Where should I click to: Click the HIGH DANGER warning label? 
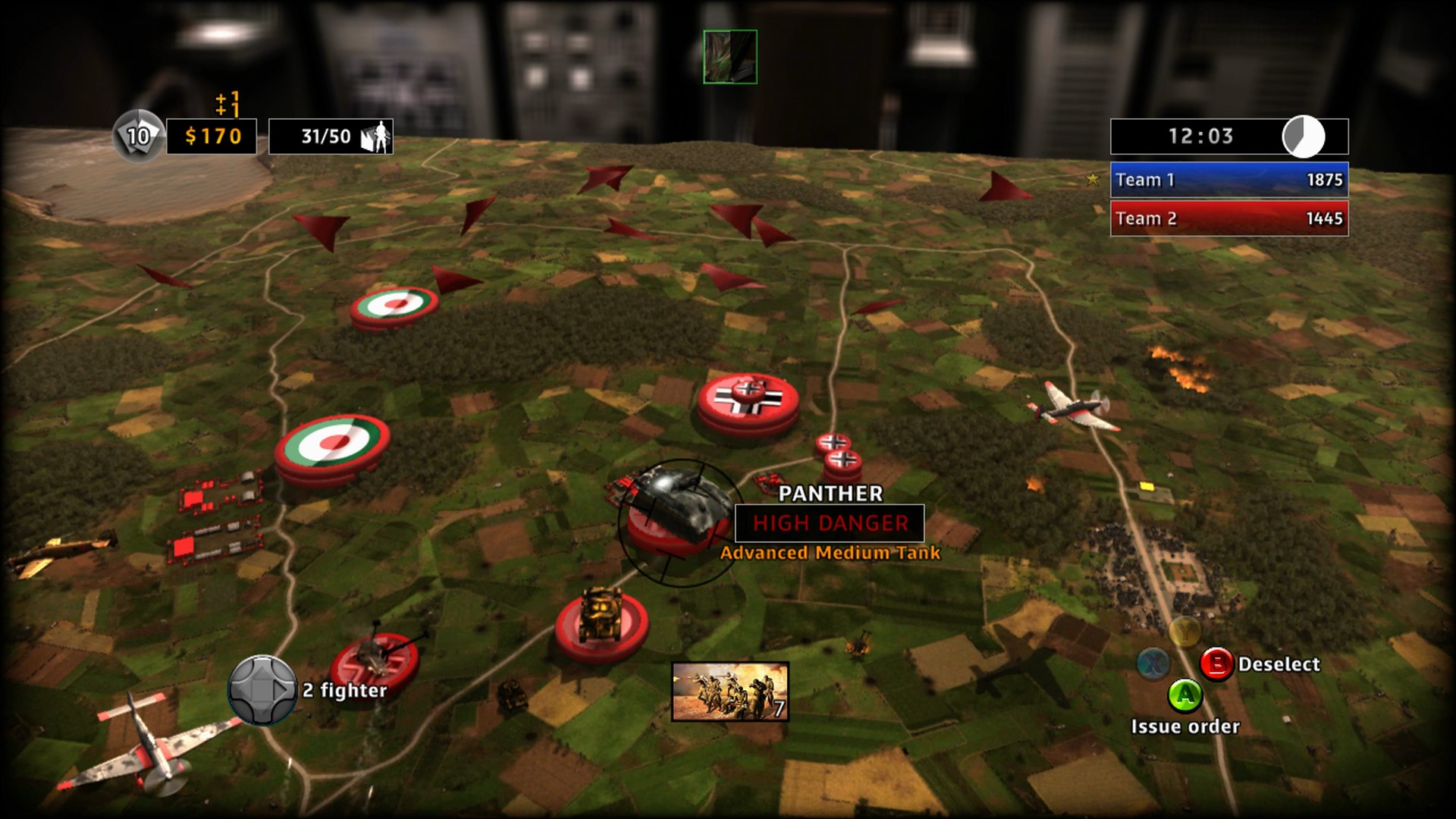pos(828,522)
